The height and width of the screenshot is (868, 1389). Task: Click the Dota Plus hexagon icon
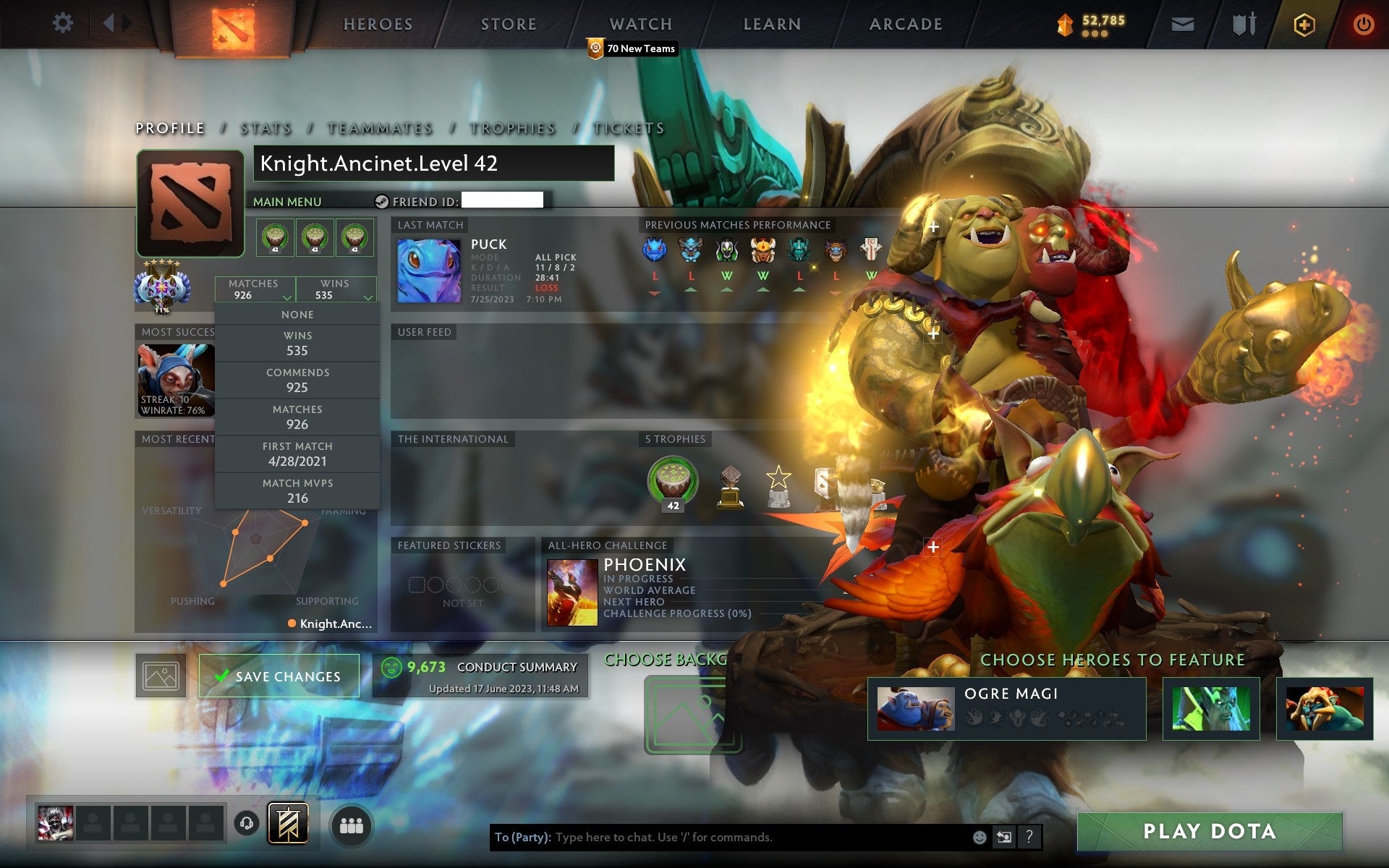coord(1303,23)
